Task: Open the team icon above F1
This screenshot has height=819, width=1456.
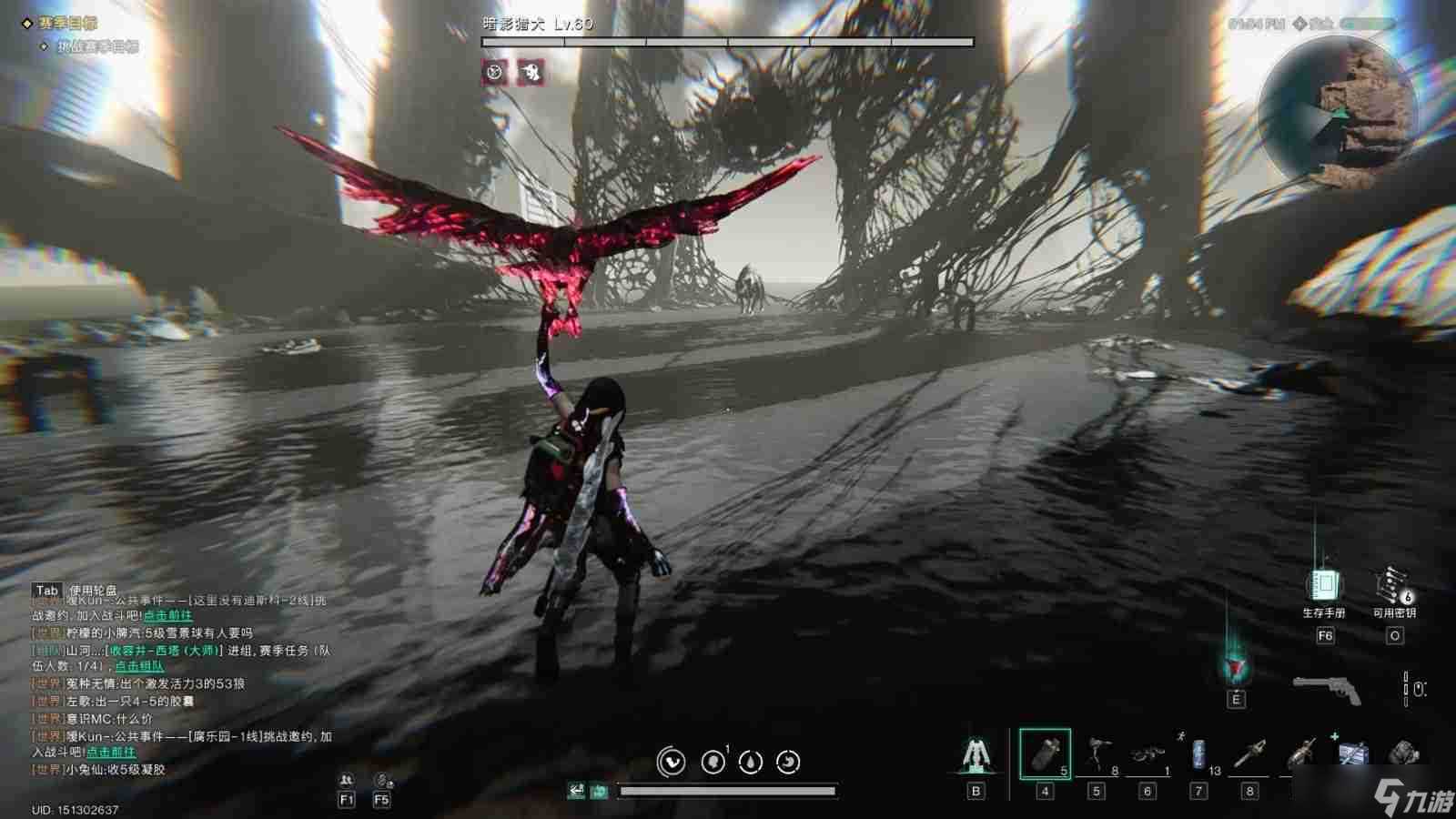Action: click(346, 780)
